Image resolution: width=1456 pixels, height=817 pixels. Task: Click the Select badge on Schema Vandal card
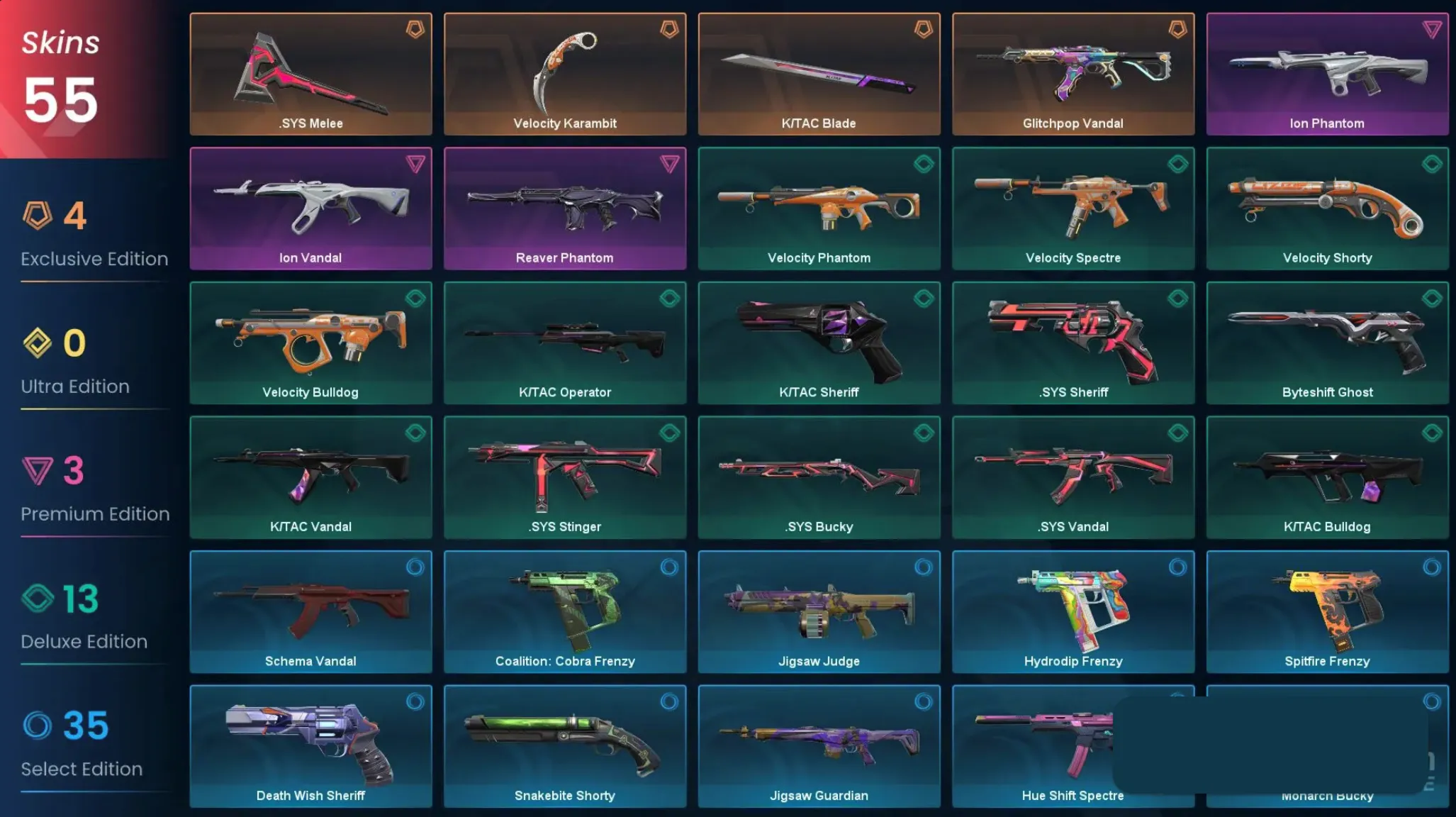[415, 566]
